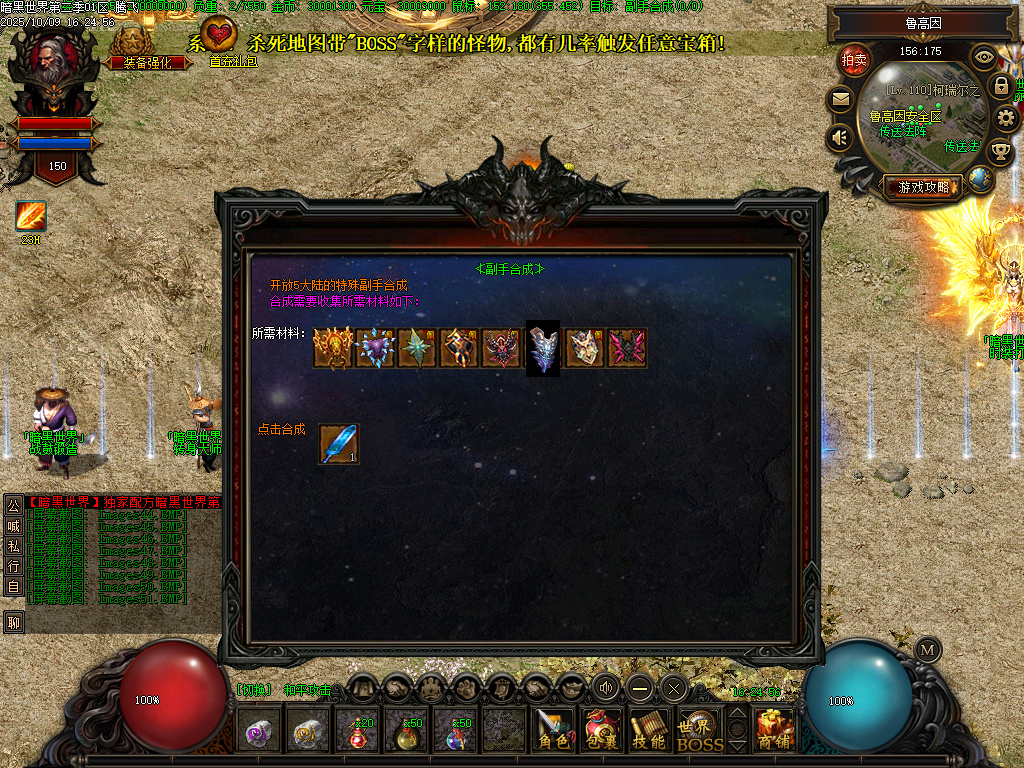The image size is (1024, 768).
Task: Click the 点击合成 feather item to synthesize
Action: 338,444
